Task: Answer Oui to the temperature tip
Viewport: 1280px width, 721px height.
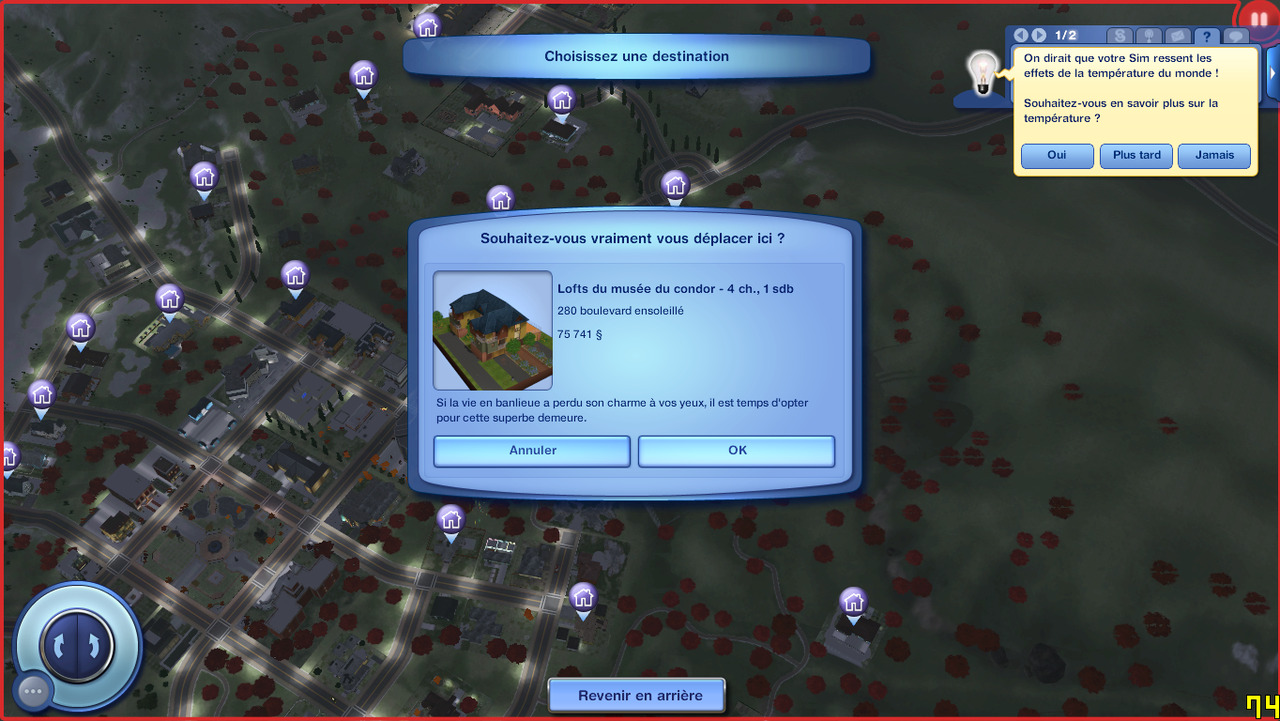Action: pyautogui.click(x=1057, y=156)
